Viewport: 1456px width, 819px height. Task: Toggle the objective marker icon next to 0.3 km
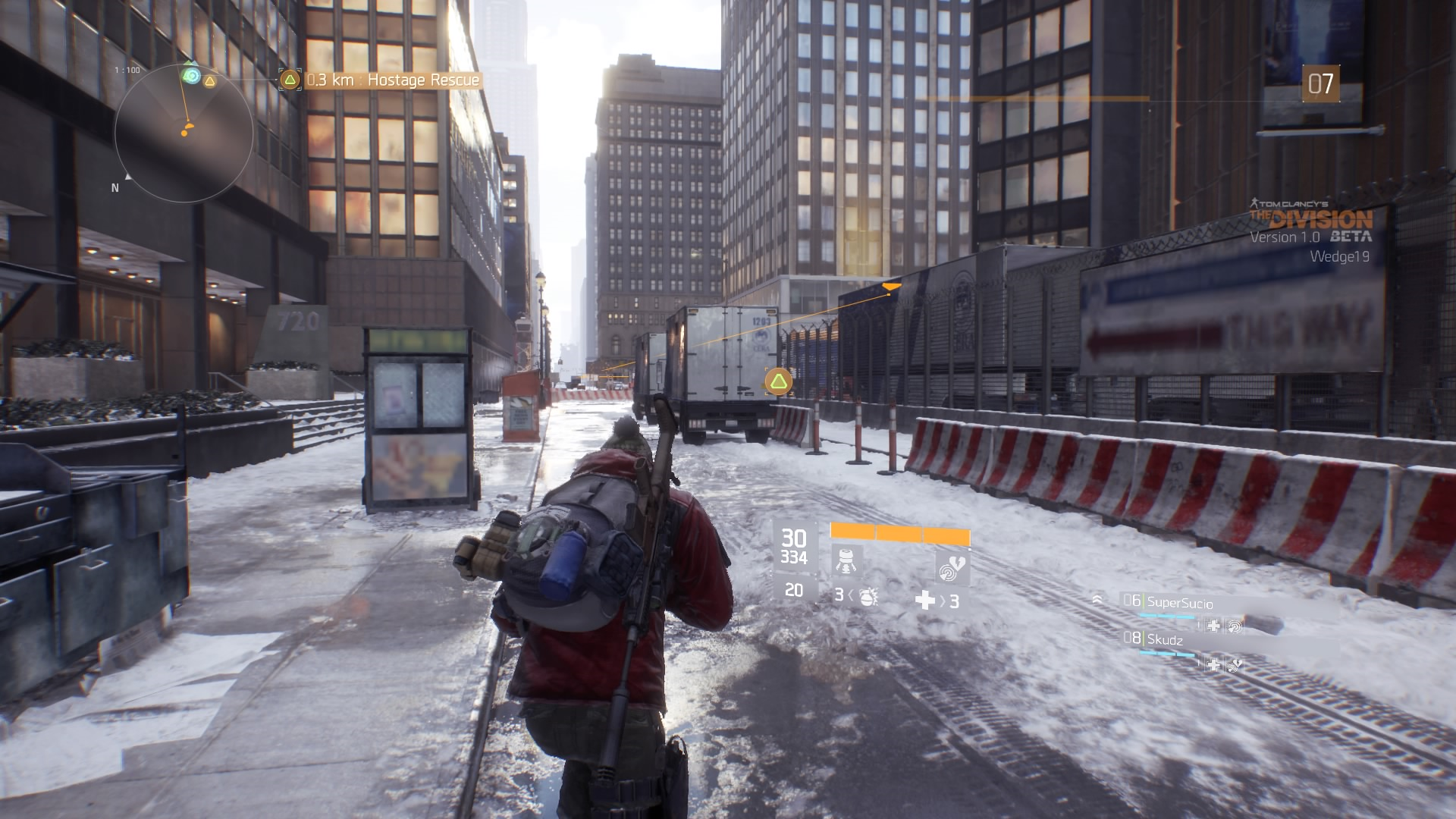coord(289,78)
